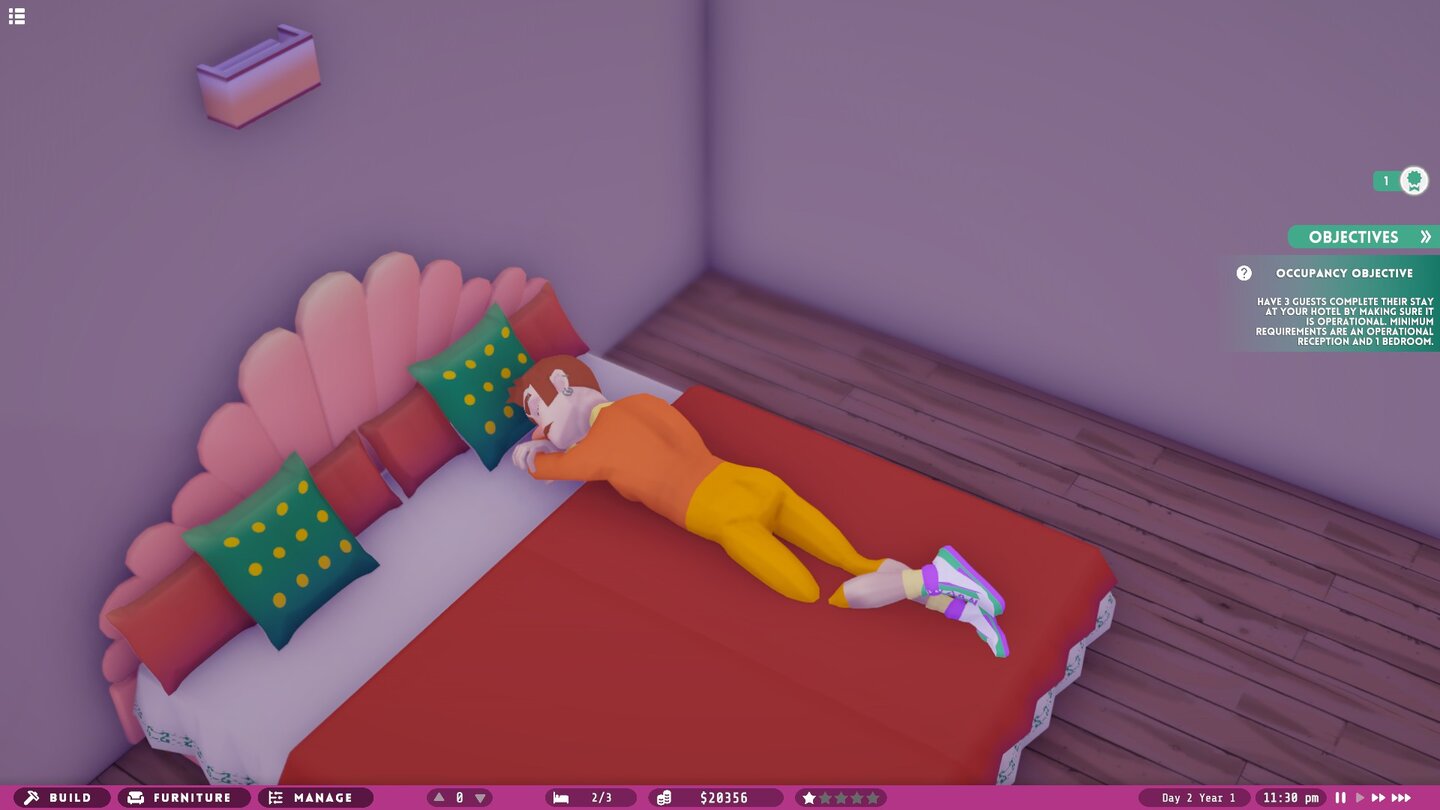Click the question mark on Occupancy Objective
This screenshot has height=810, width=1440.
(x=1243, y=272)
